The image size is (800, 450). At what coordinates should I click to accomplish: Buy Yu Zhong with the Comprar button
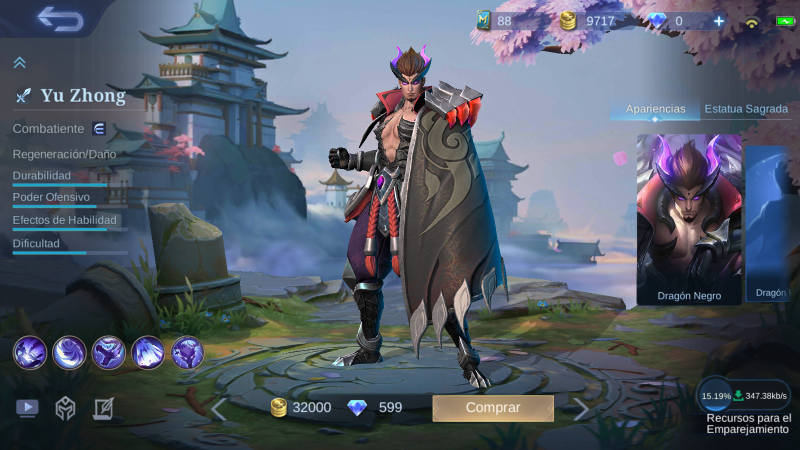point(492,408)
